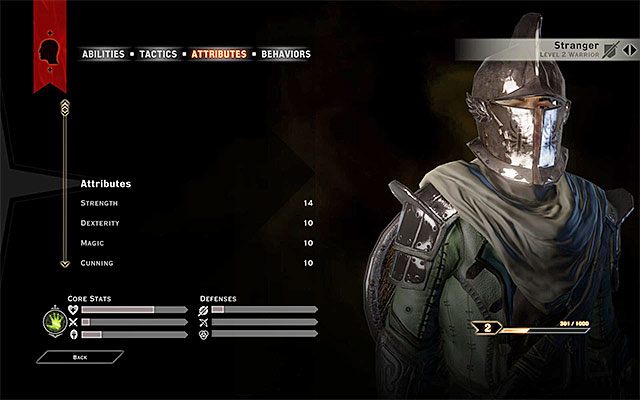Open the Tactics tab
640x400 pixels.
[159, 54]
